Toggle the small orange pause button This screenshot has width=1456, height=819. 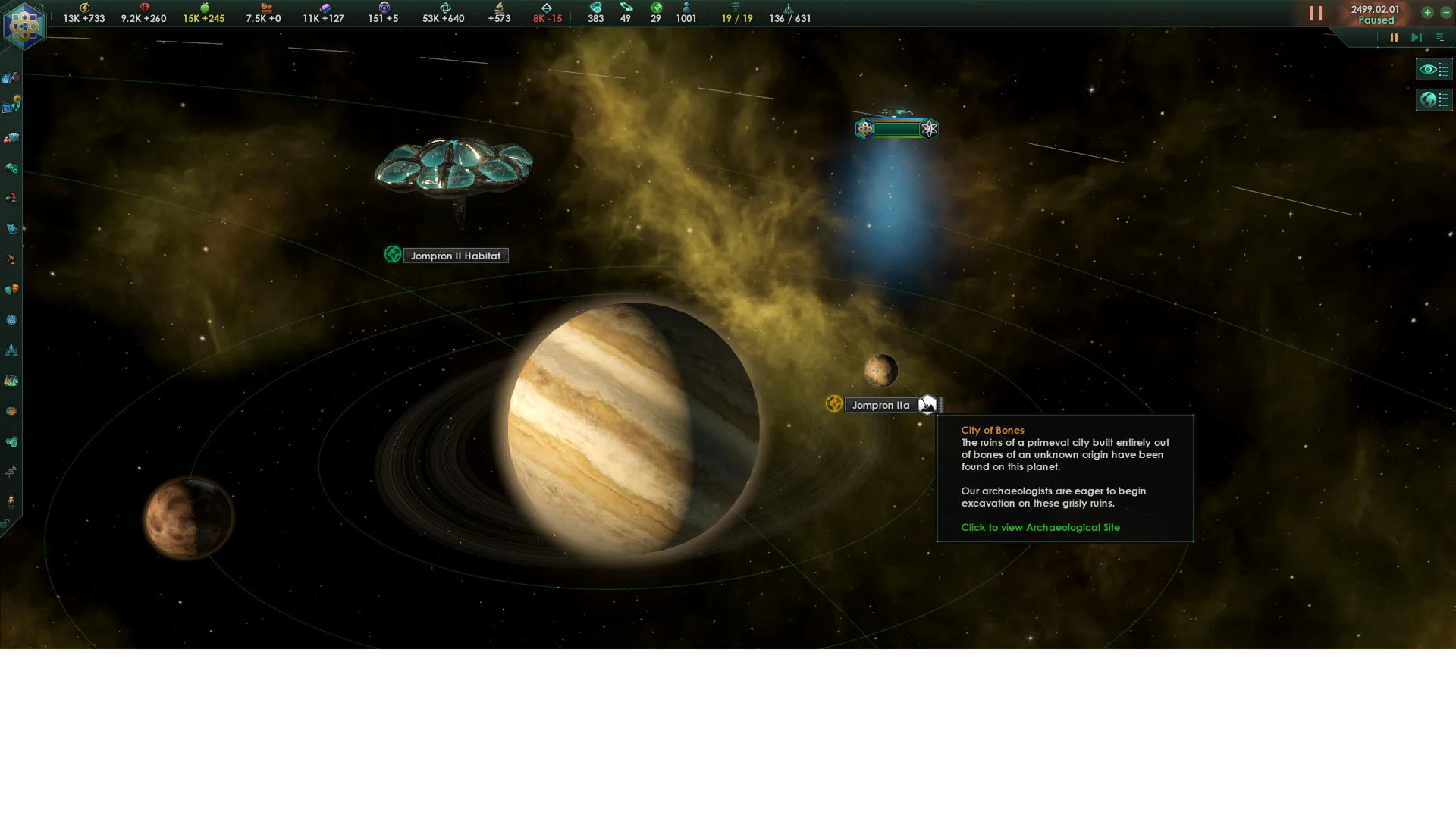click(x=1394, y=37)
